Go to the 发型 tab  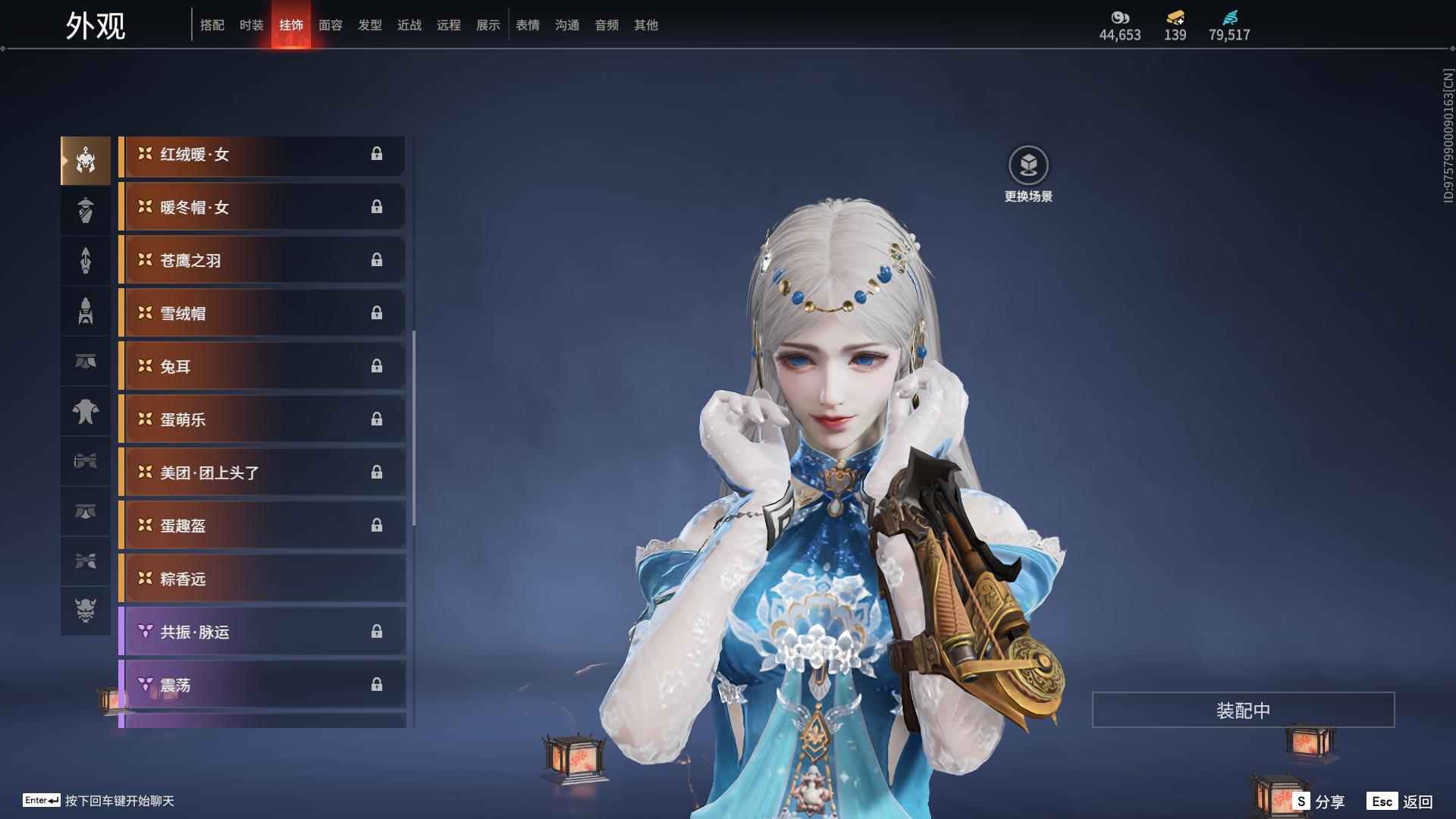[x=369, y=25]
